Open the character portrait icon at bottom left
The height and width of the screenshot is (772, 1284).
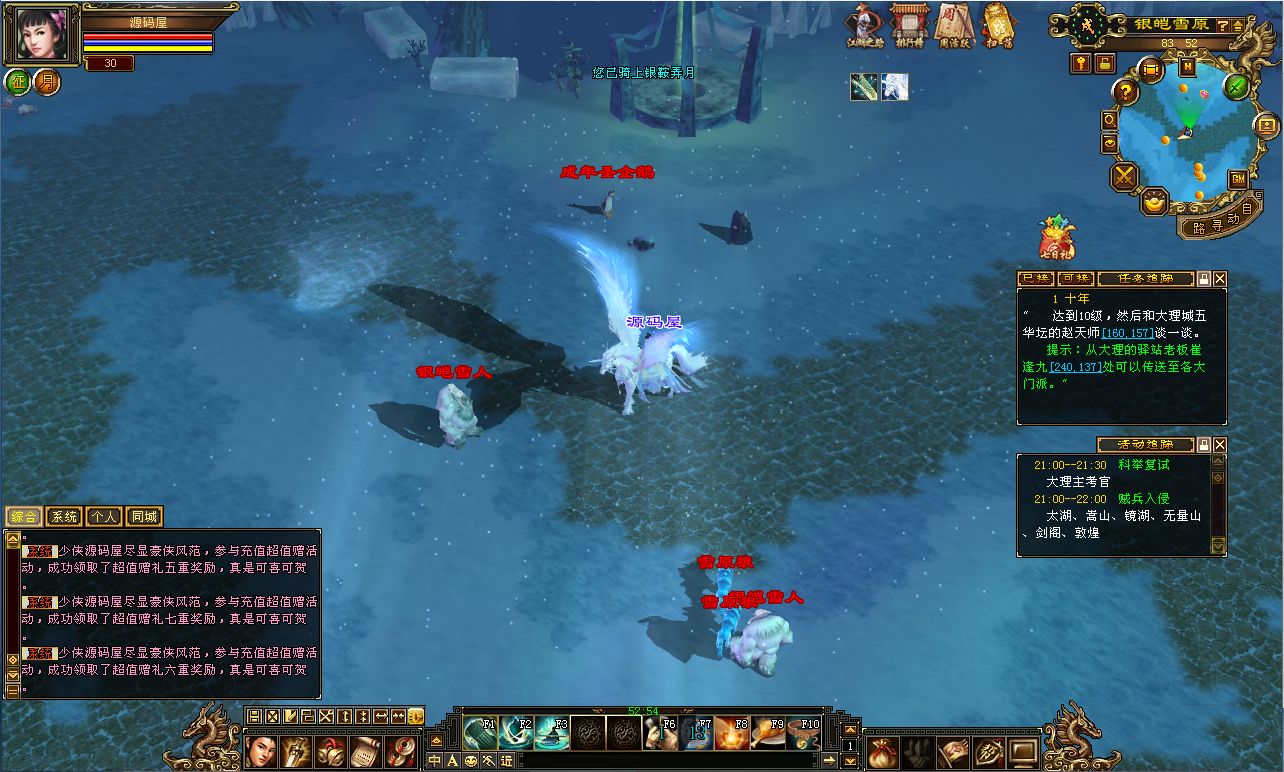262,754
